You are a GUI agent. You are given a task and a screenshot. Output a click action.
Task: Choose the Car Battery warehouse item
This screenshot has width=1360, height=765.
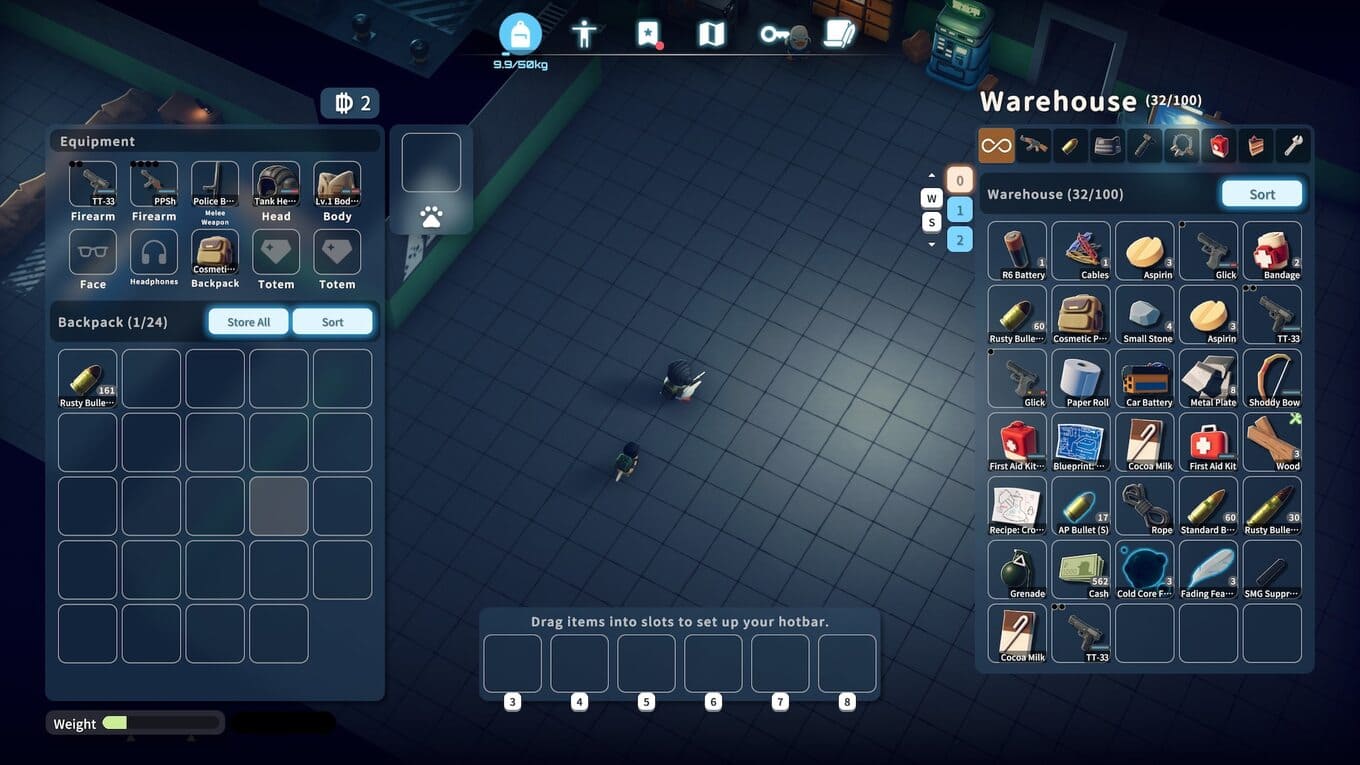[x=1145, y=378]
